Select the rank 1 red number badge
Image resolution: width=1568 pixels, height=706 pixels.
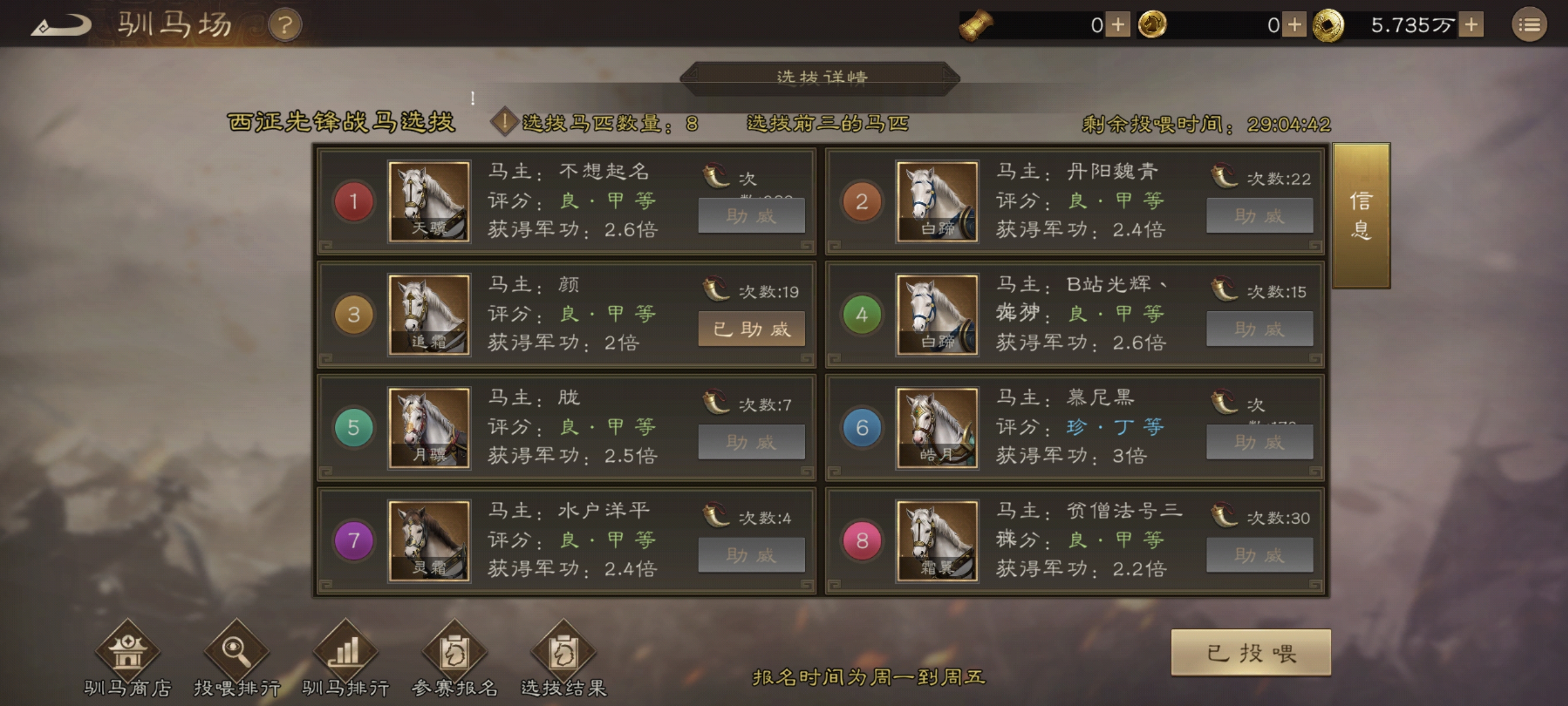click(x=354, y=201)
